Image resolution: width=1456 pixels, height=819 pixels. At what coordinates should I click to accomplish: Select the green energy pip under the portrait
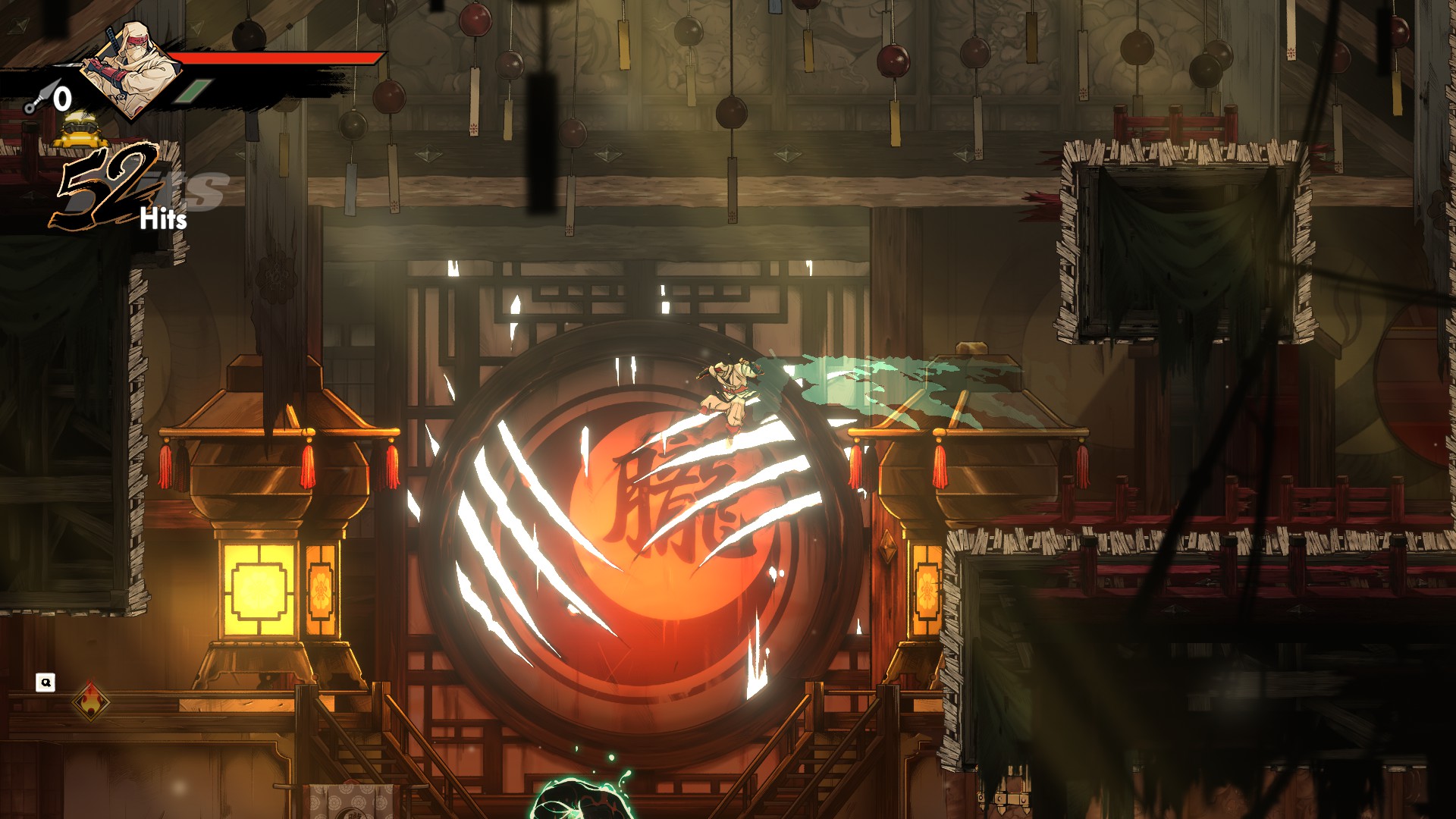coord(194,93)
